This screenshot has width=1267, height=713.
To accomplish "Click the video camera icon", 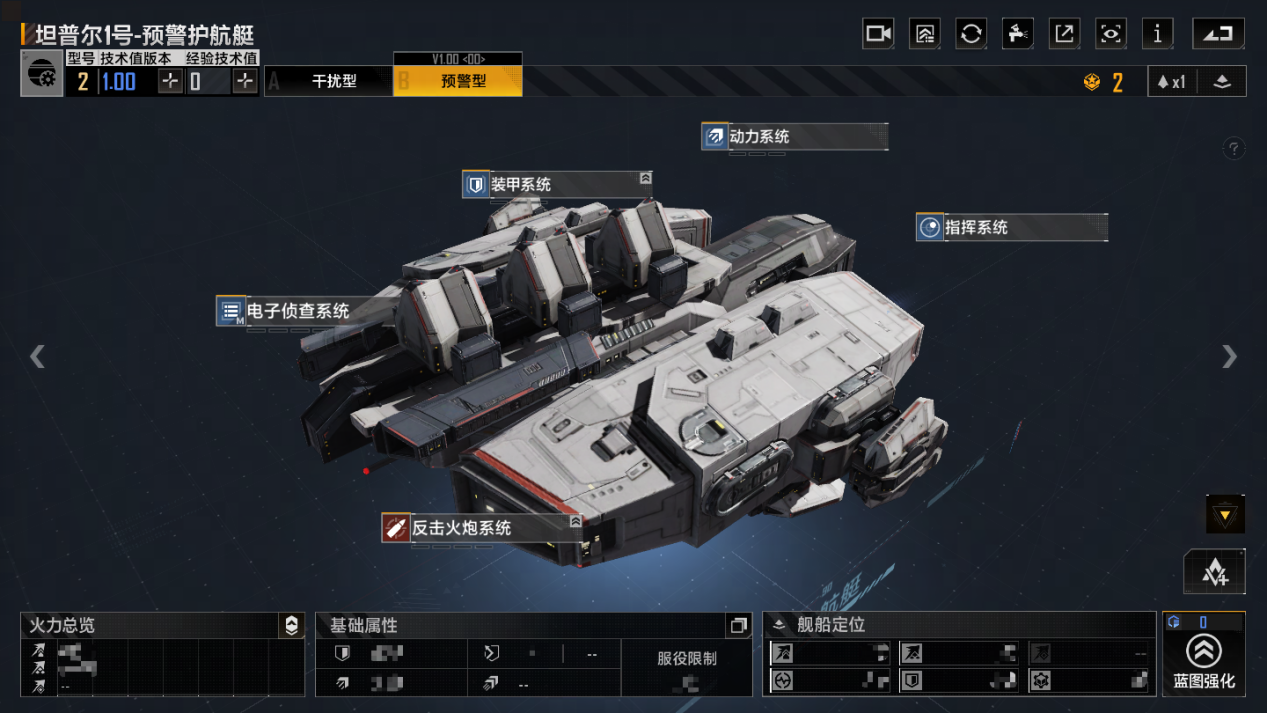I will (x=878, y=34).
